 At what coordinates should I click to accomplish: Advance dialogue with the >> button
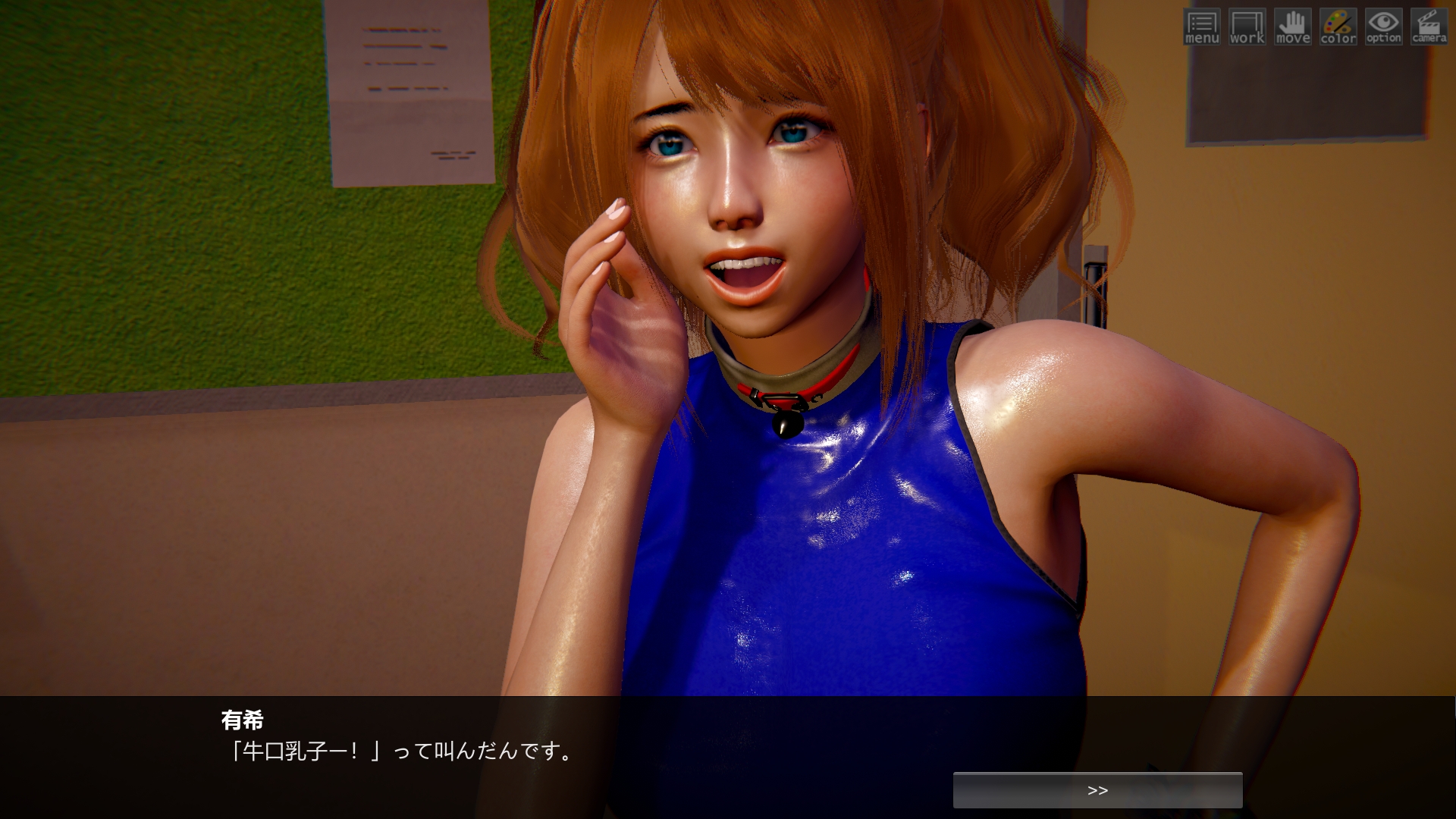[1097, 790]
